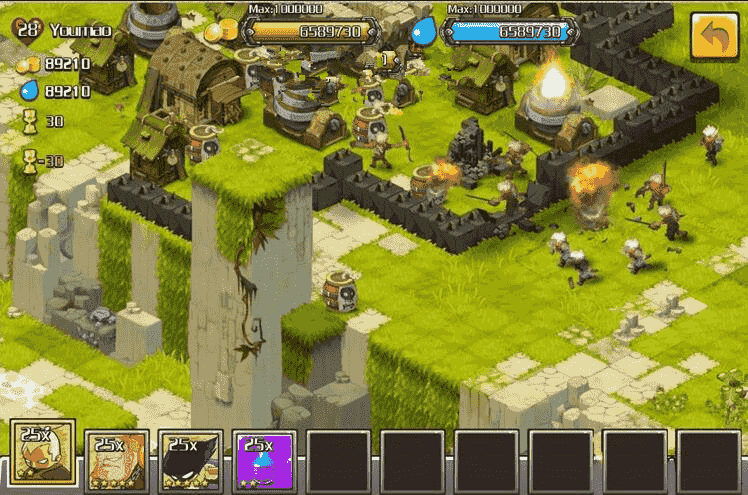Pick the black-masked unit card
Viewport: 748px width, 495px height.
[192, 460]
